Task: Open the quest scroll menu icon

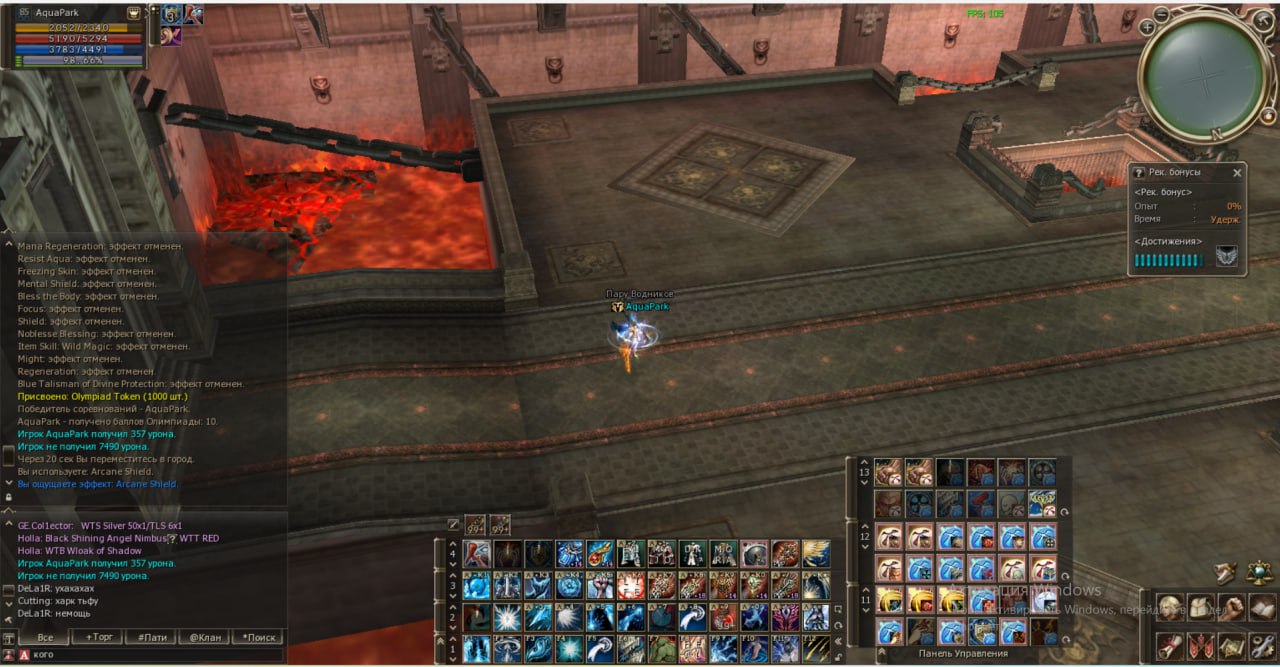Action: click(x=1169, y=646)
